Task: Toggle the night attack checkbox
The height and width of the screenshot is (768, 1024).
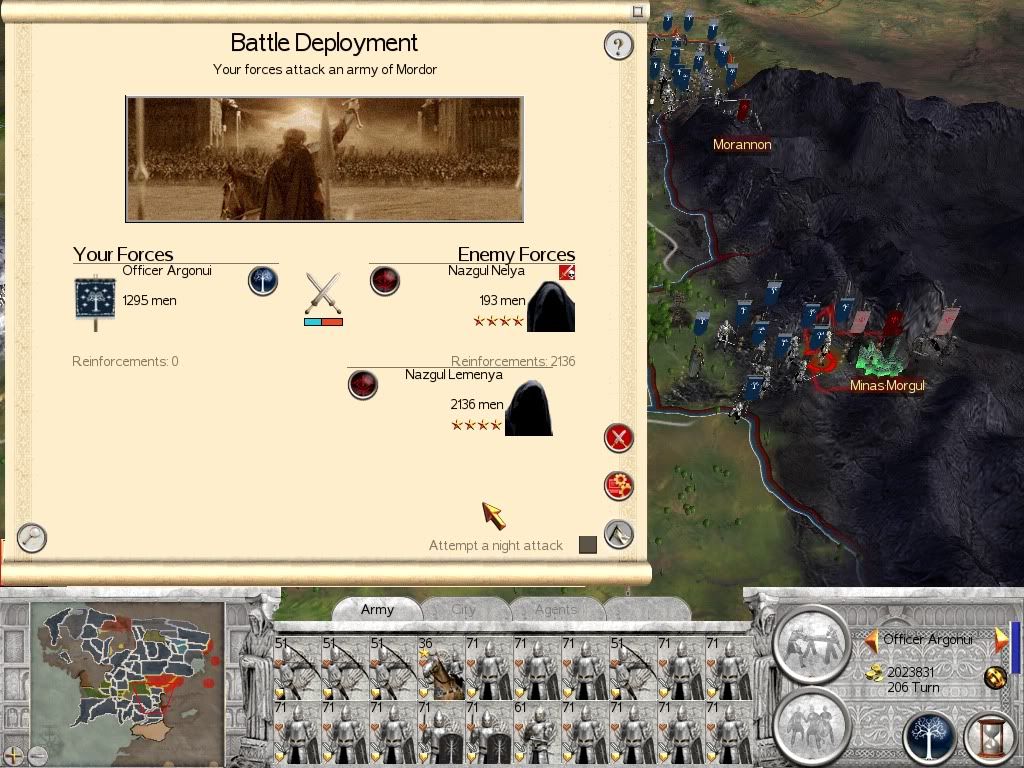Action: 588,545
